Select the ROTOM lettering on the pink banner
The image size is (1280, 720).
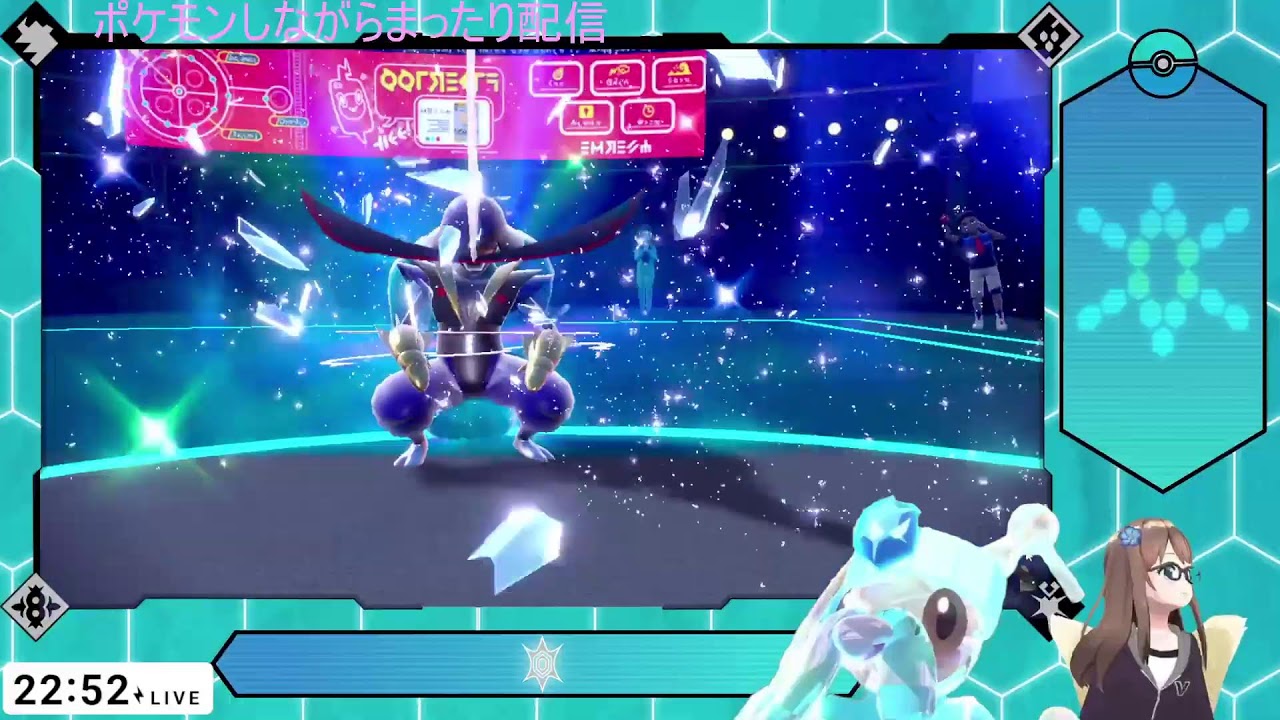442,76
